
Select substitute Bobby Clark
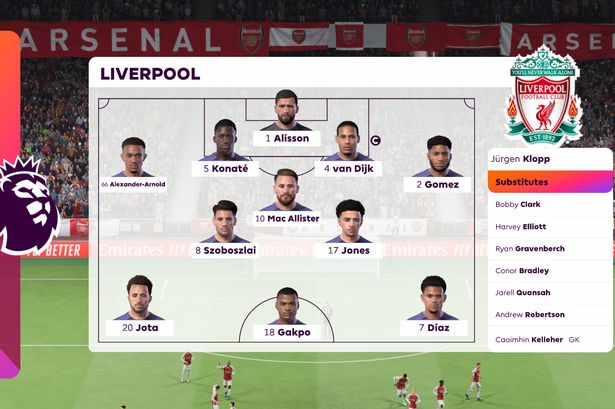[x=550, y=204]
